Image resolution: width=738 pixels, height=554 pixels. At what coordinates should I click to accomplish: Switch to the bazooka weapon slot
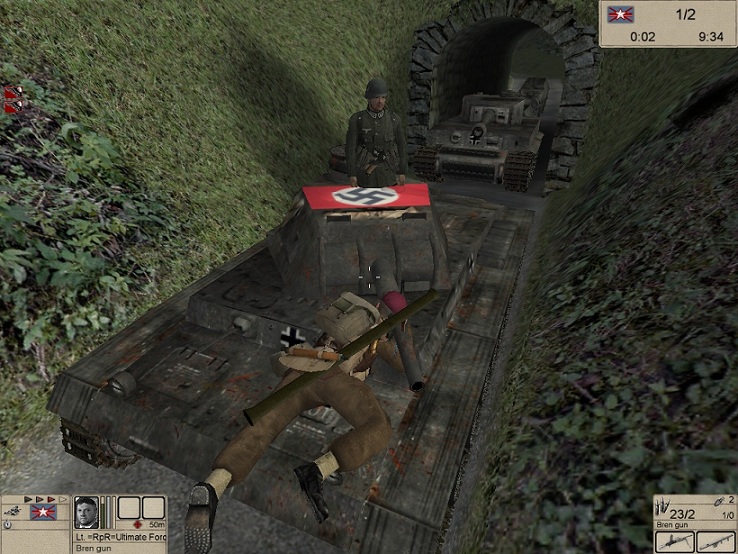pyautogui.click(x=716, y=541)
